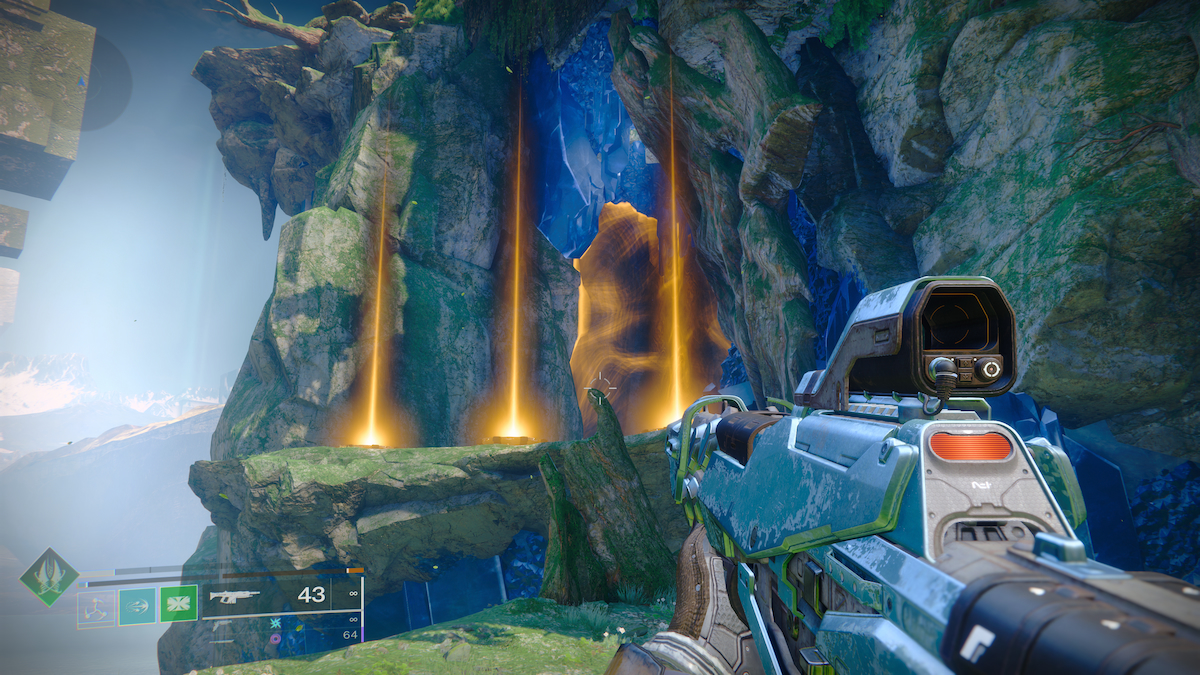Activate the diamond-shaped super ability icon

(x=48, y=577)
